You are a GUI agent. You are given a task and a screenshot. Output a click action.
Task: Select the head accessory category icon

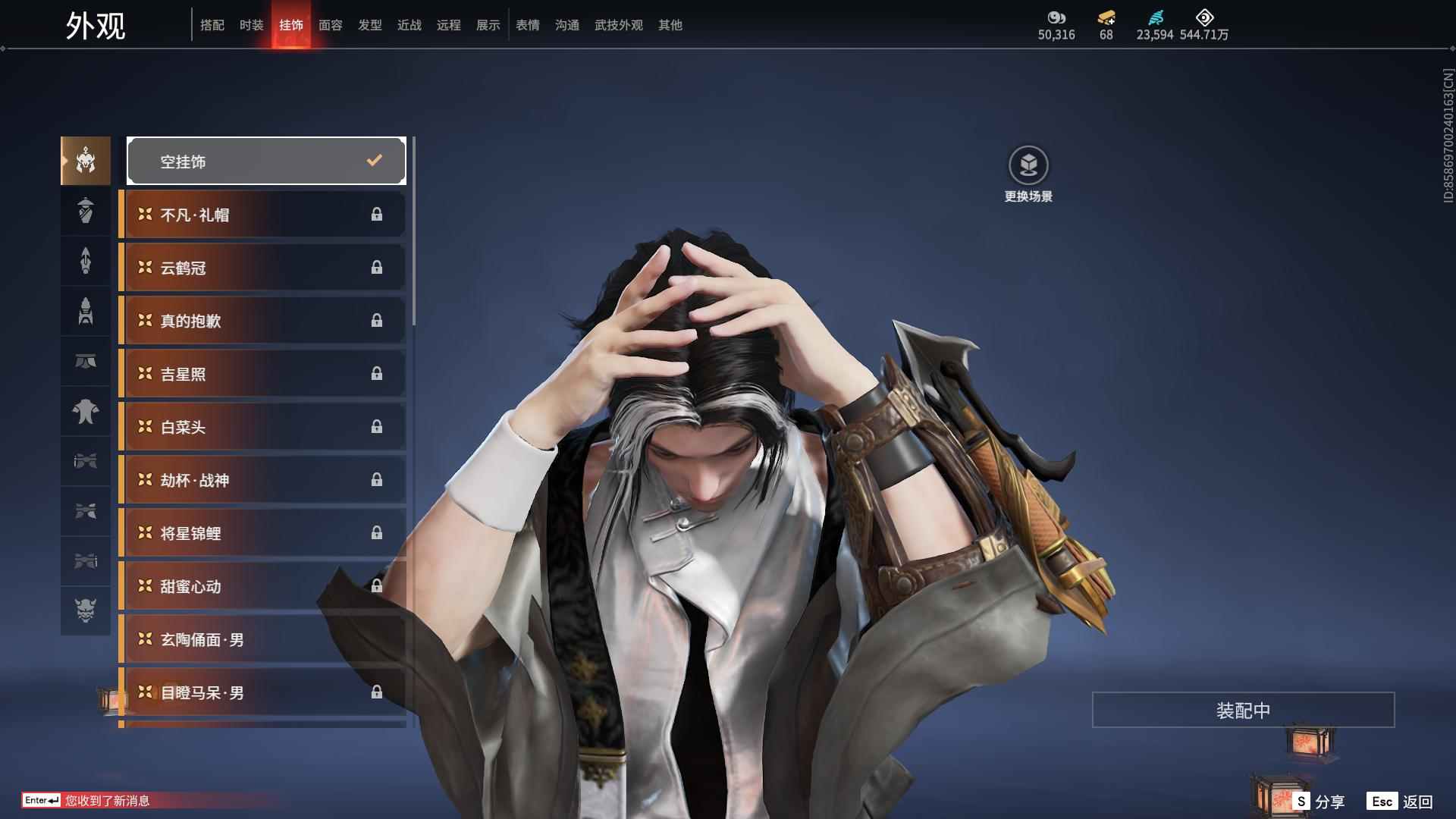pos(85,160)
